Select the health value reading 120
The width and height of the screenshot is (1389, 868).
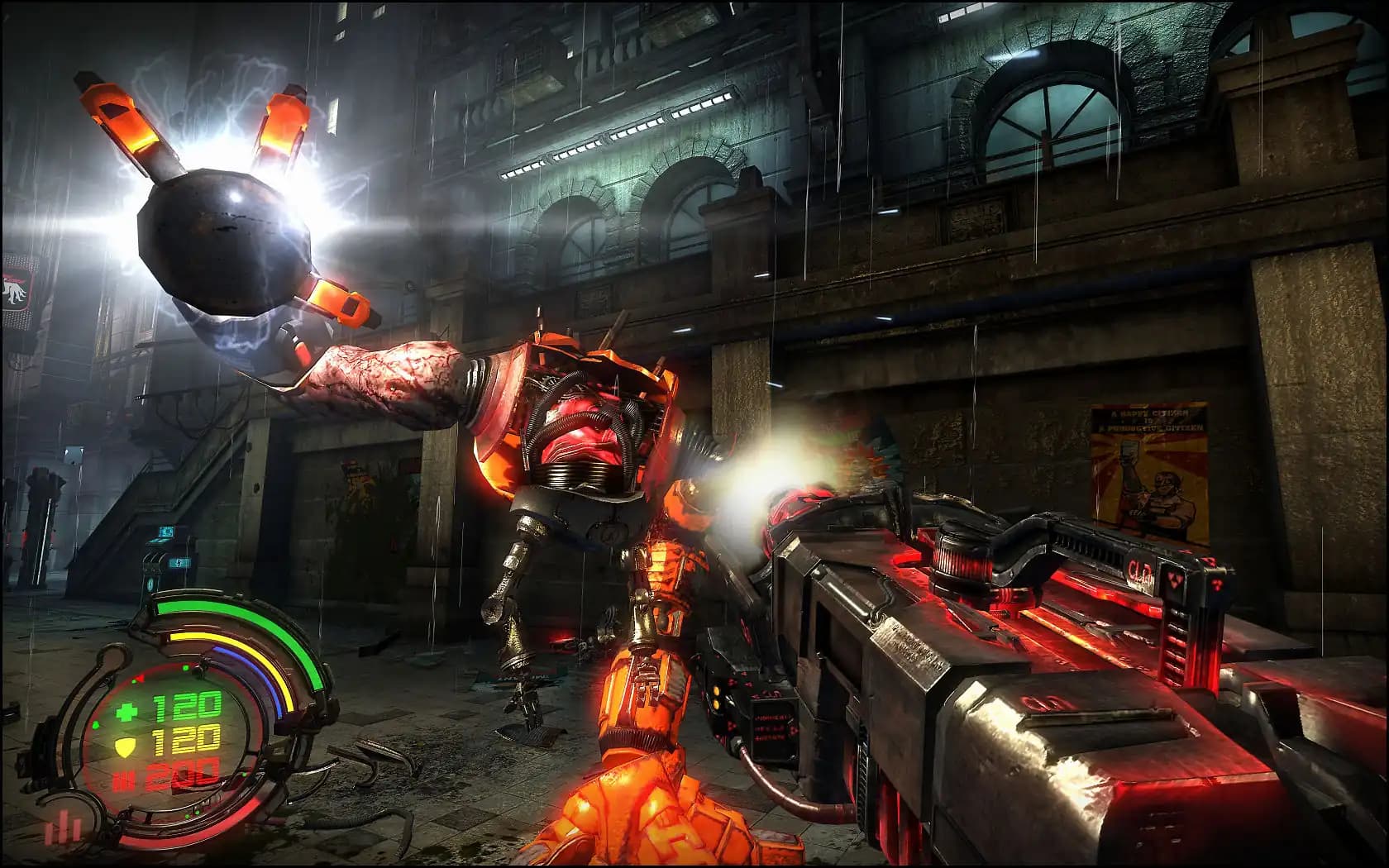(185, 705)
